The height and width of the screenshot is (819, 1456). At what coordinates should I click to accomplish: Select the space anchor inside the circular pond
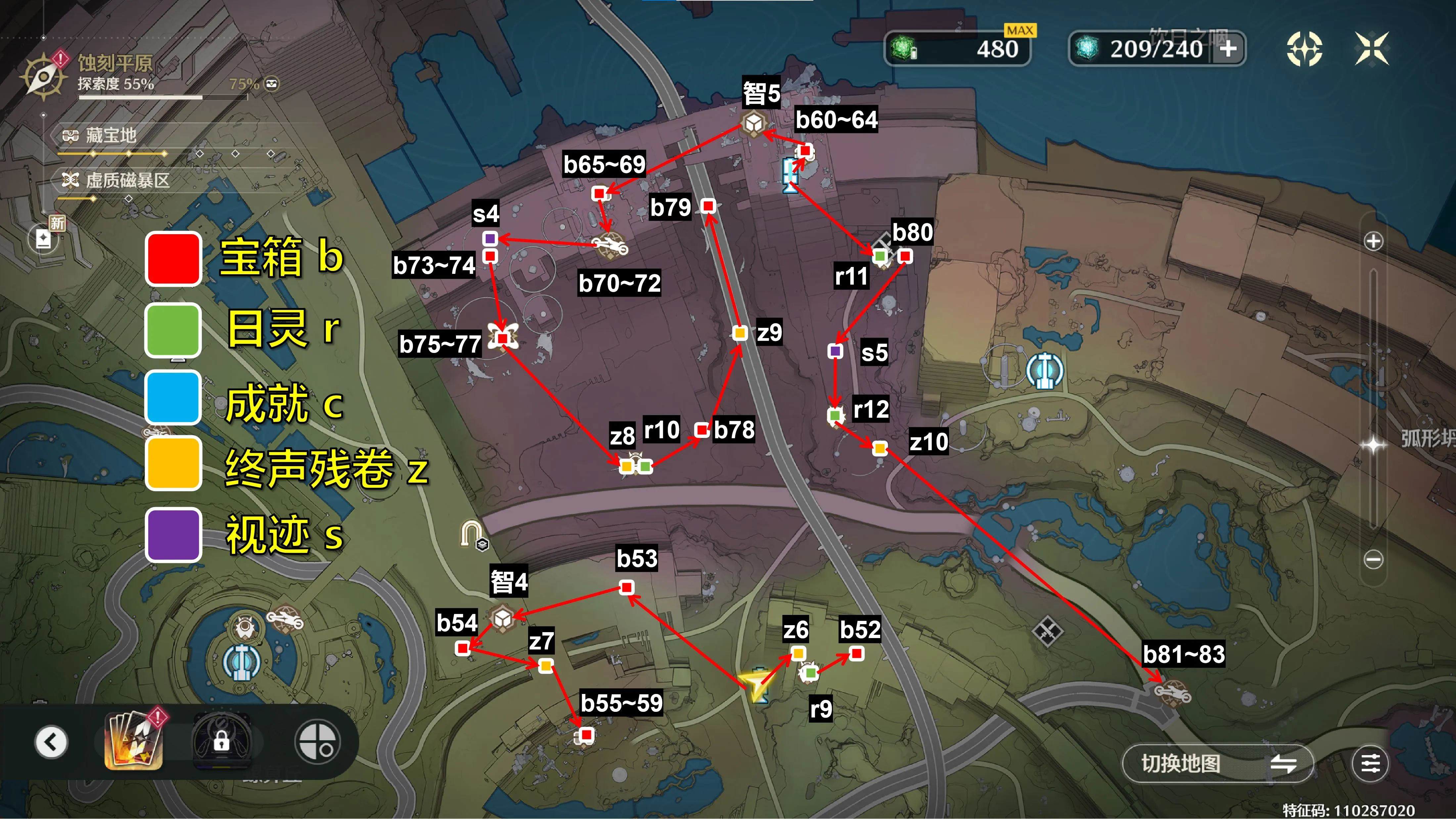coord(241,661)
